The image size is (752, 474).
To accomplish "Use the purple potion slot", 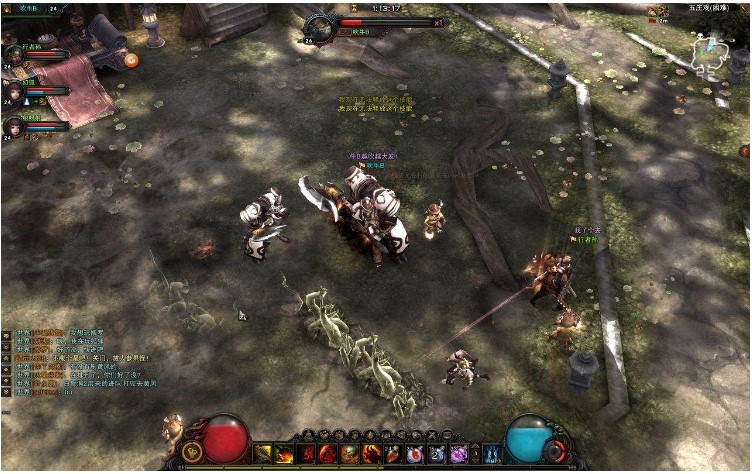I will 459,454.
